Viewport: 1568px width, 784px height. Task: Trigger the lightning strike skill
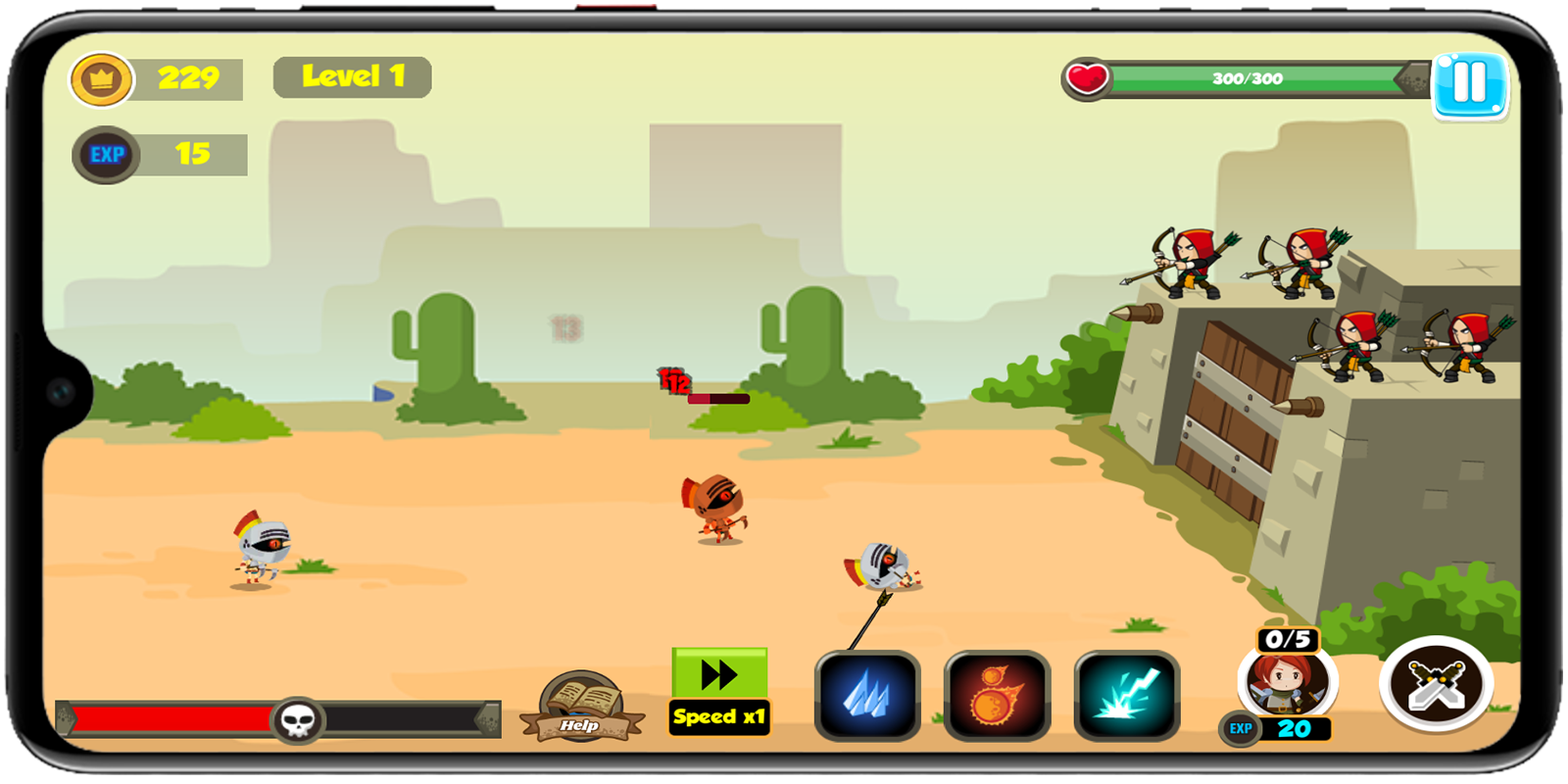(1125, 695)
